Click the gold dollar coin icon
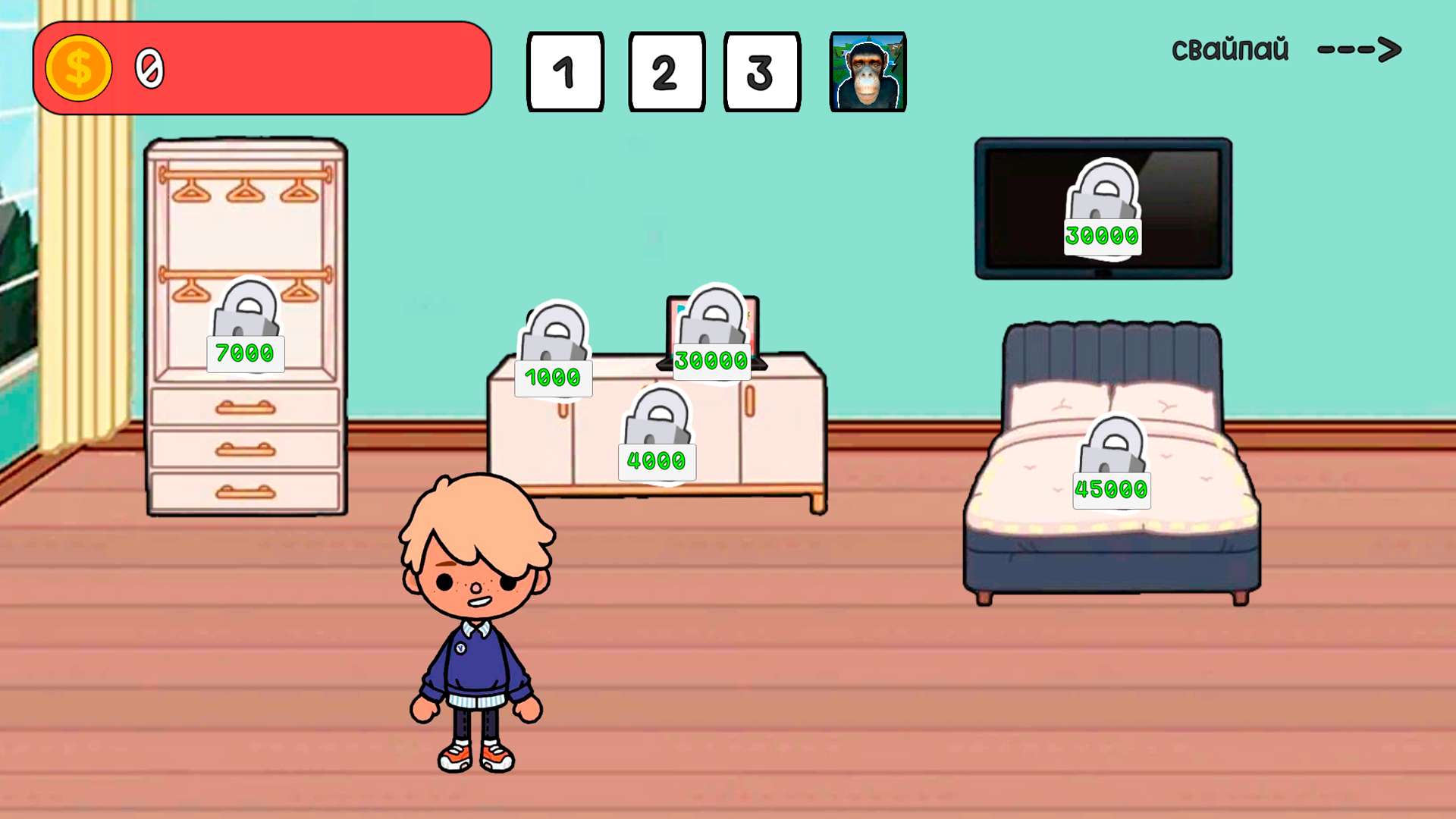Viewport: 1456px width, 819px height. [80, 68]
